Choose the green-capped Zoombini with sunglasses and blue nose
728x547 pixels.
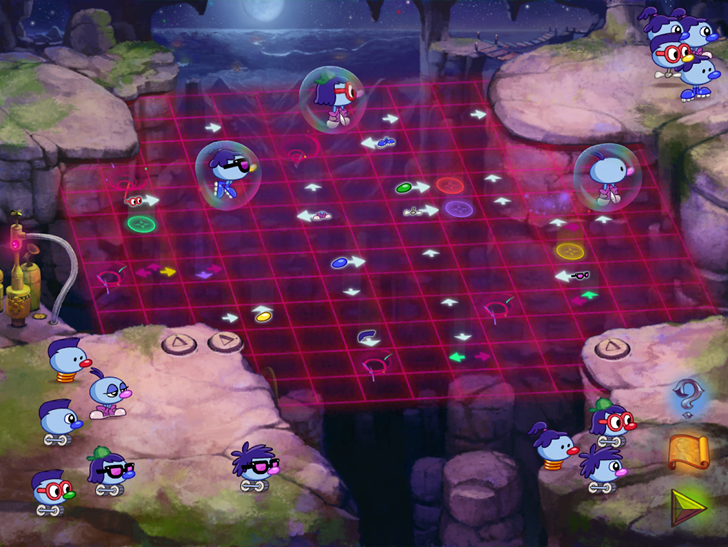point(109,471)
